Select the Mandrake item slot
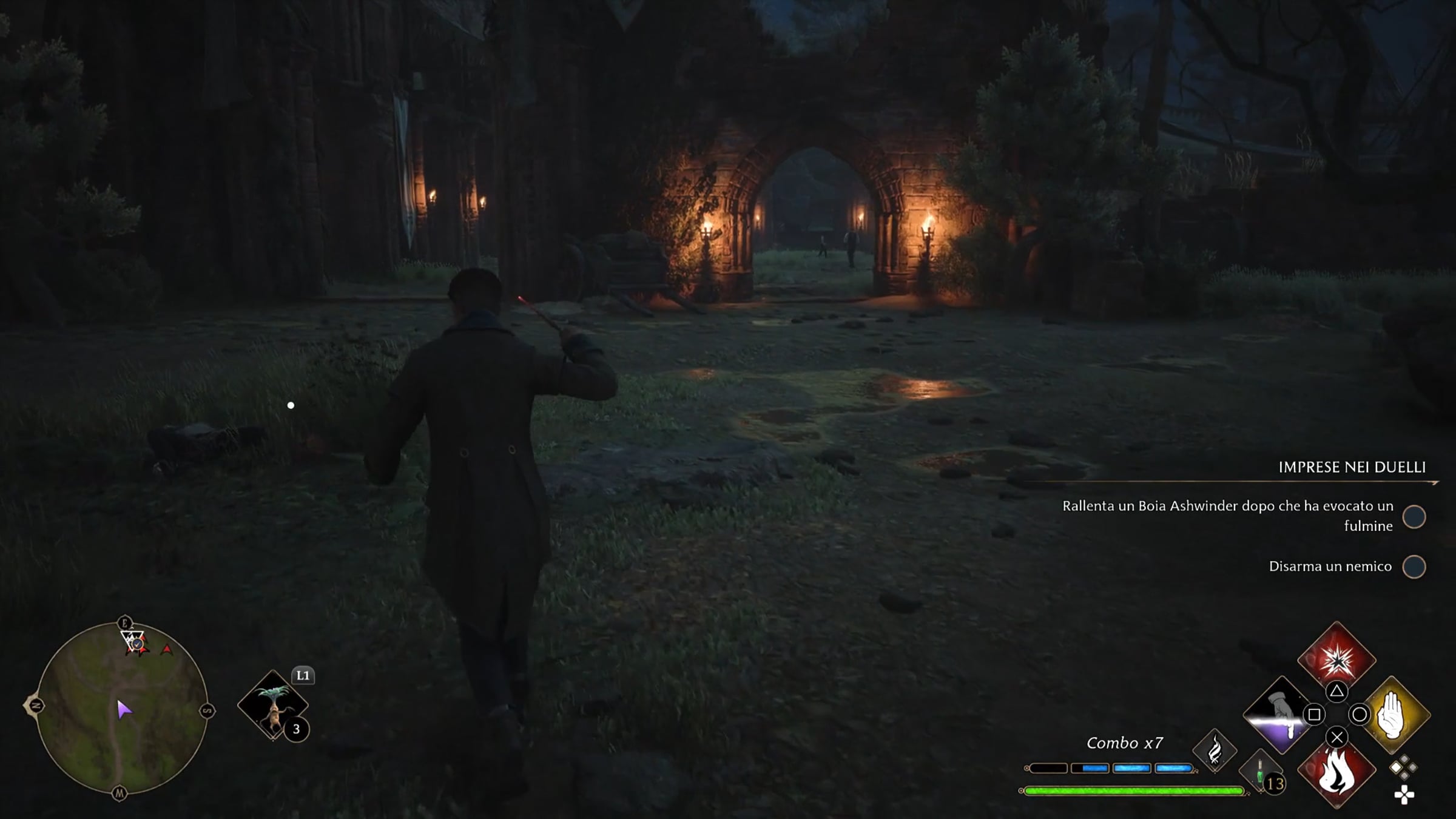This screenshot has width=1456, height=819. [x=273, y=706]
